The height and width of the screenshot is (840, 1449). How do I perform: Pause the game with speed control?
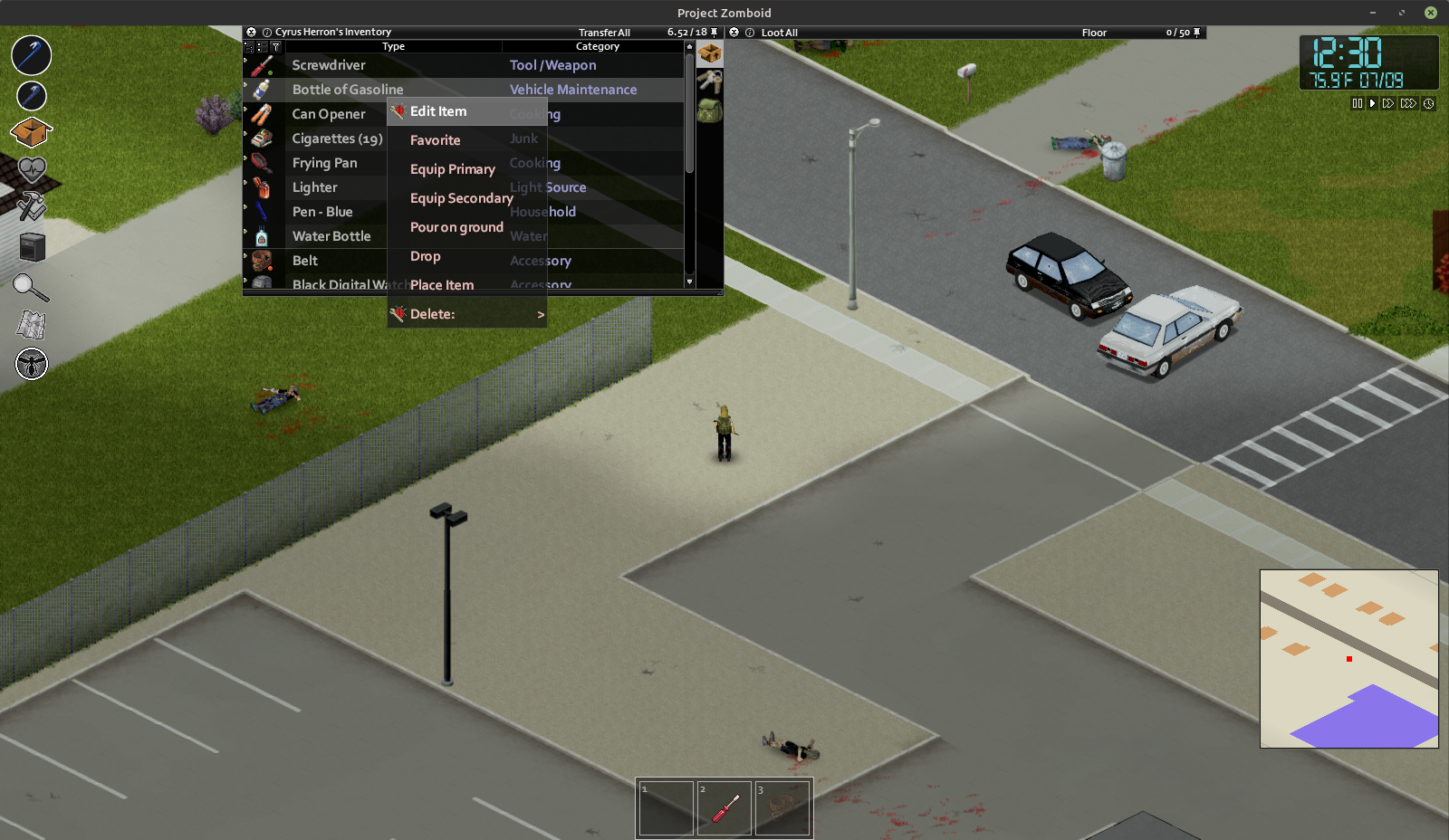point(1357,104)
